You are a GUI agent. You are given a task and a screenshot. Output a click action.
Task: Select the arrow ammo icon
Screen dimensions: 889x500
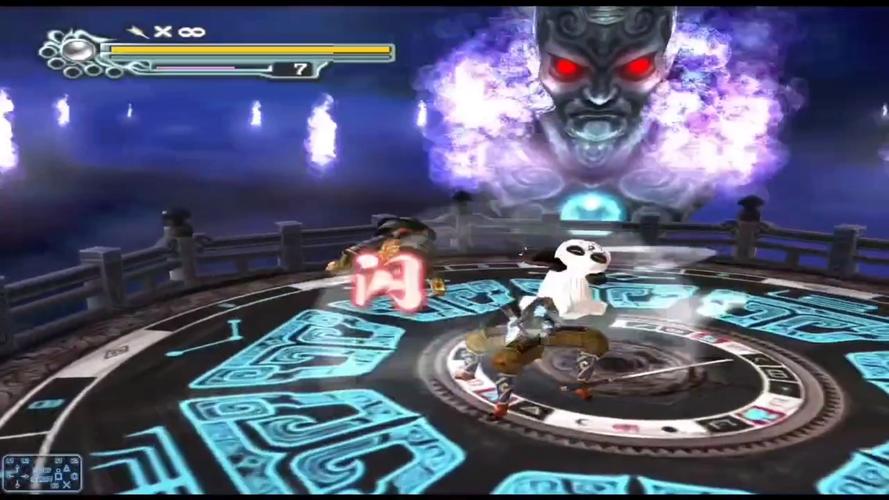138,32
